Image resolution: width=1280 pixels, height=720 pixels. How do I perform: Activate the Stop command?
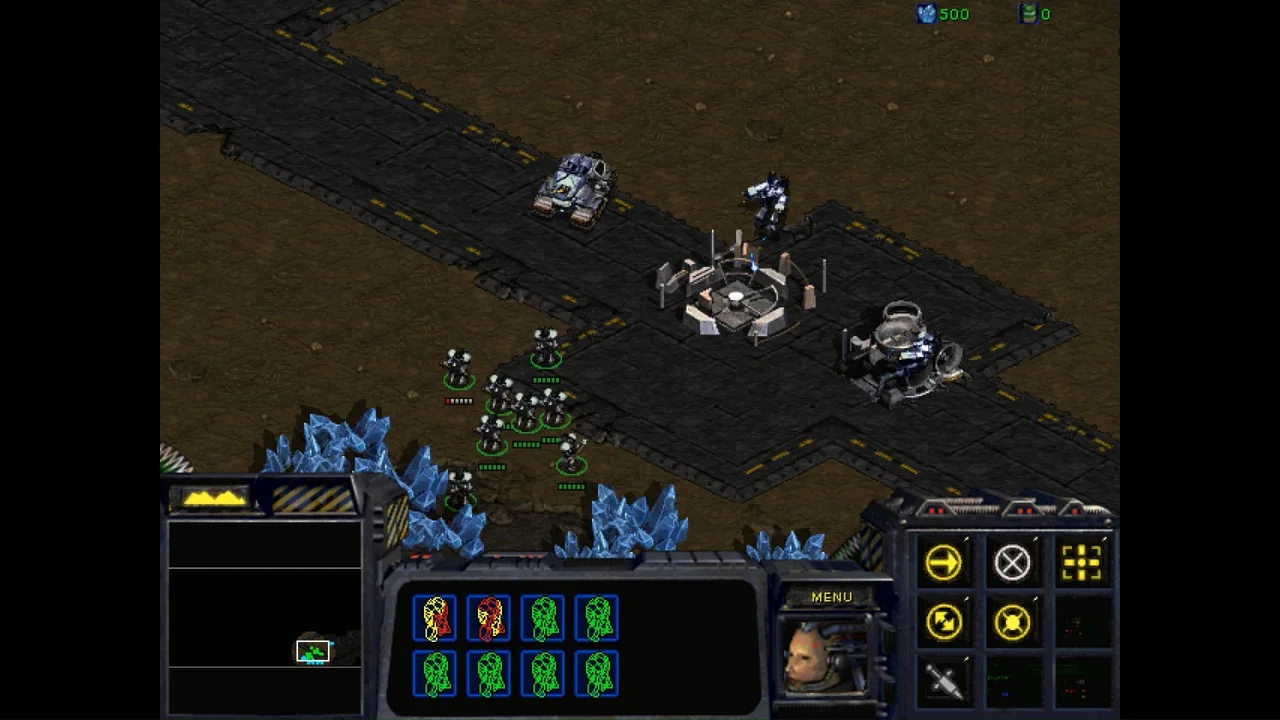1012,563
